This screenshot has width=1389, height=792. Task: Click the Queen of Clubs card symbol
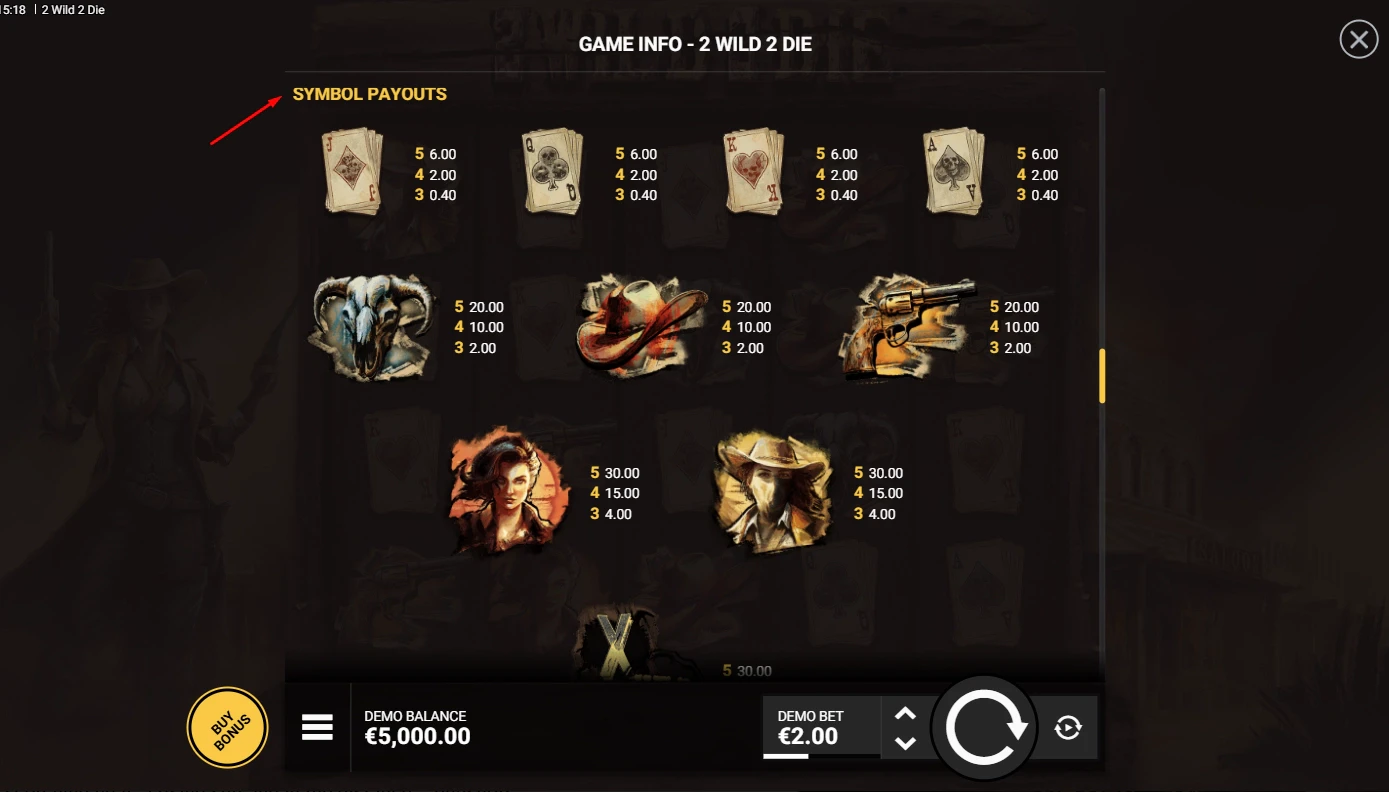tap(552, 175)
